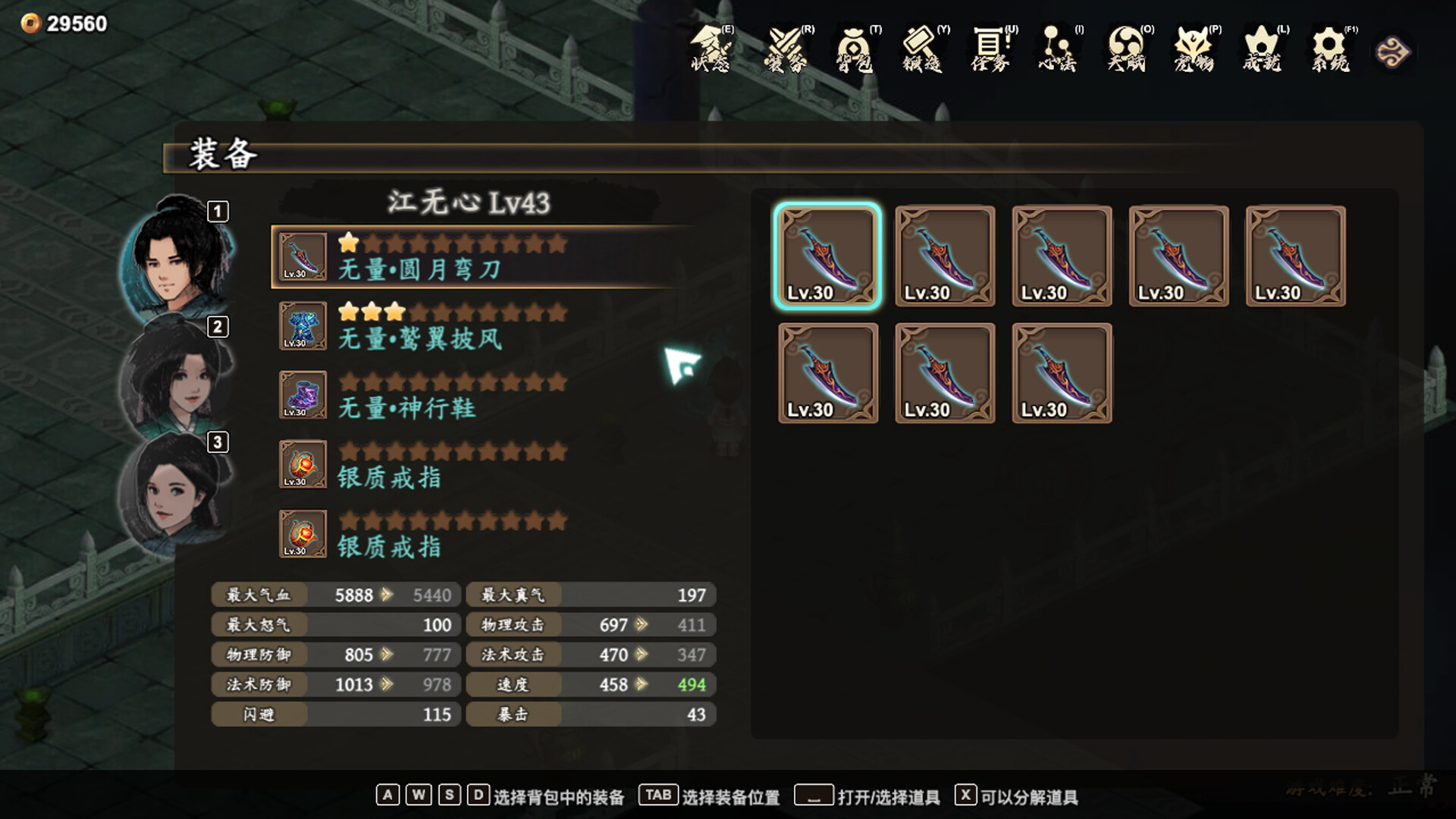The image size is (1456, 819).
Task: Click the first star on the weapon rating
Action: point(347,243)
